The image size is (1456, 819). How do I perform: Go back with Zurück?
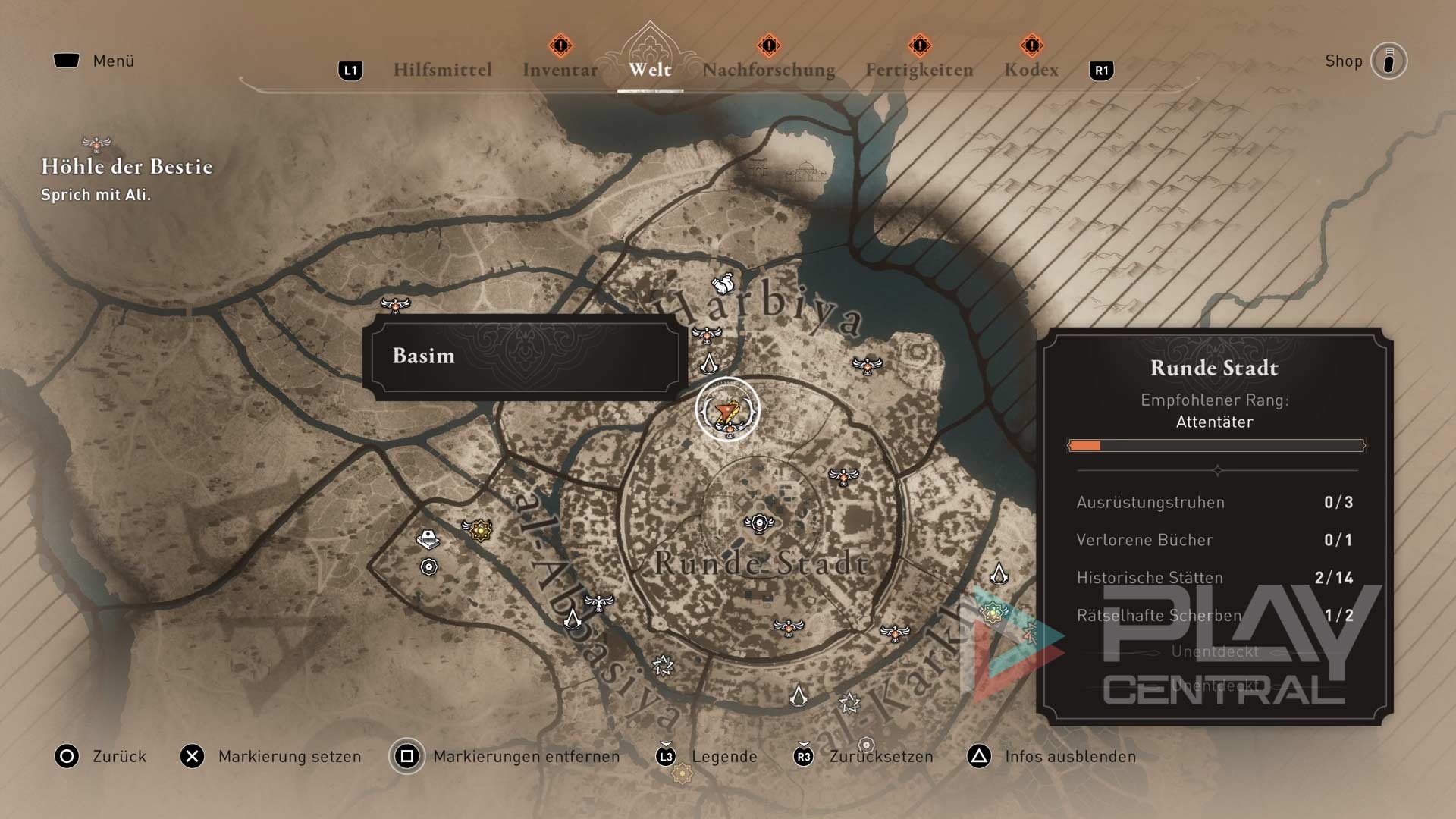tap(101, 756)
